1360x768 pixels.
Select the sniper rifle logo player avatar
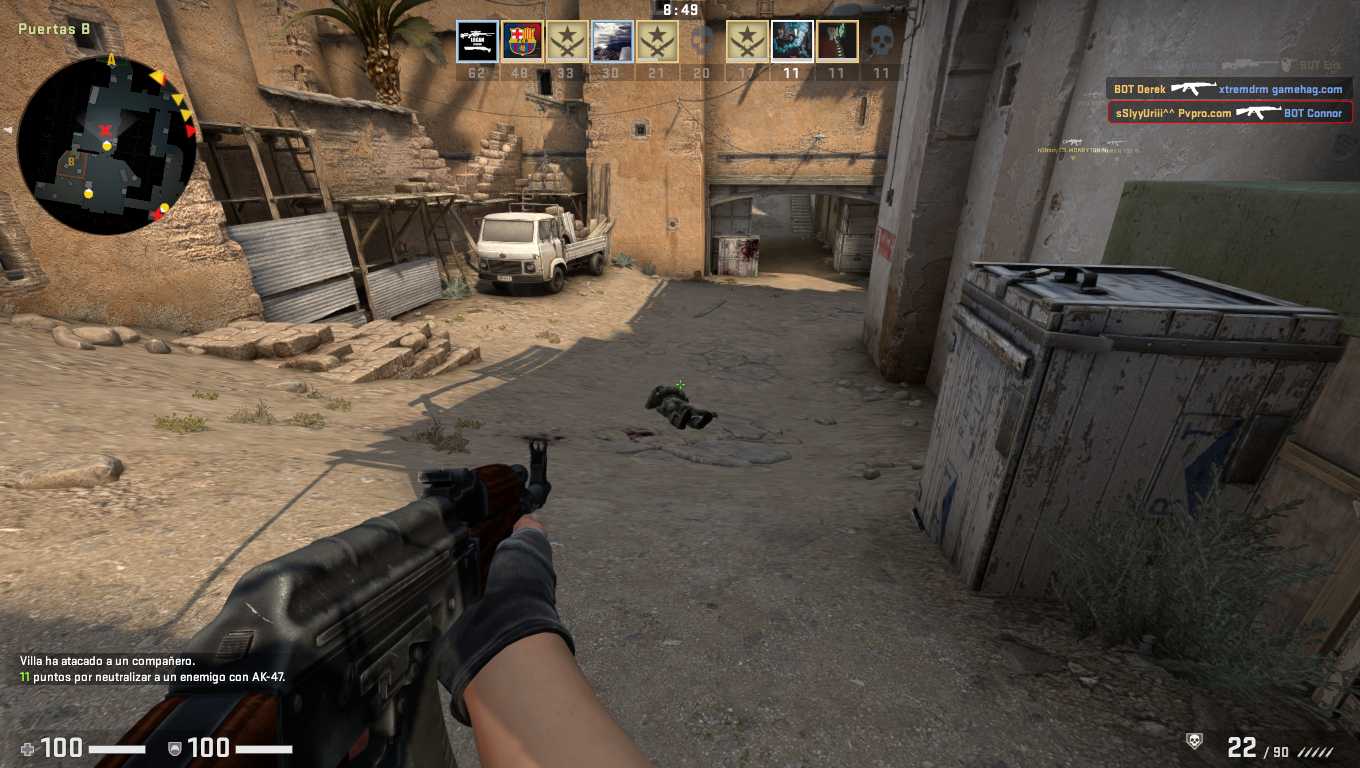pos(477,42)
